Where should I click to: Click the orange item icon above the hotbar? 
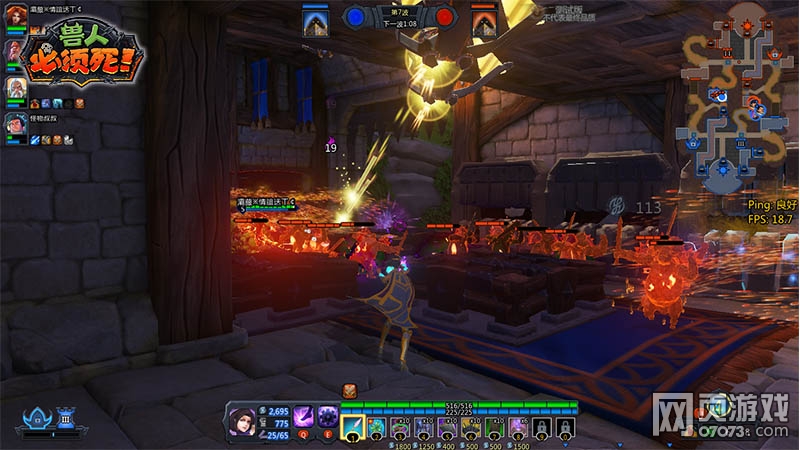click(350, 391)
